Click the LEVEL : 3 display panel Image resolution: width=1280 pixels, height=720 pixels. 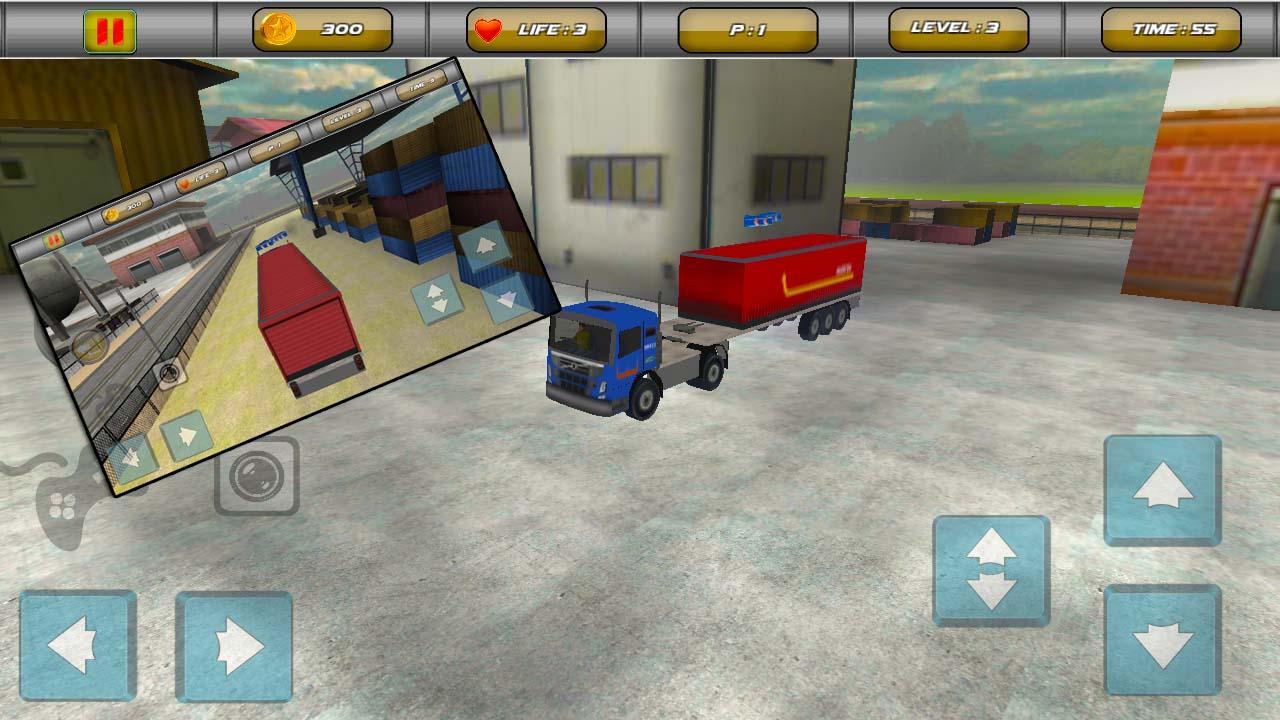click(x=956, y=28)
